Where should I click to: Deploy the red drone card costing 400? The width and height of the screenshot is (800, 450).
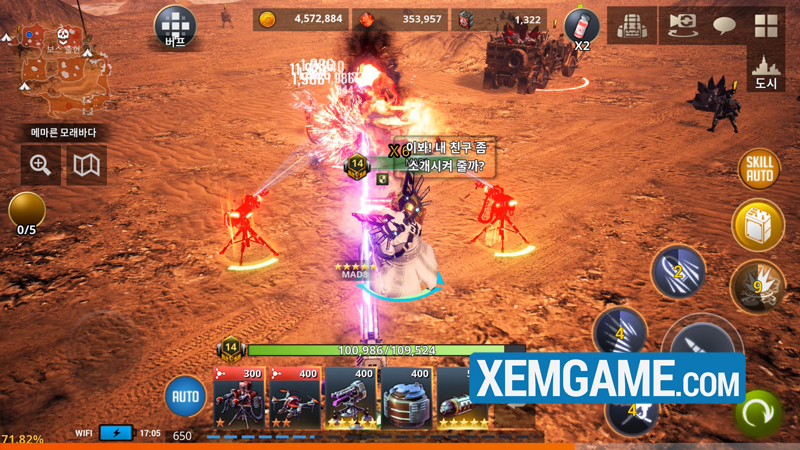pos(294,398)
